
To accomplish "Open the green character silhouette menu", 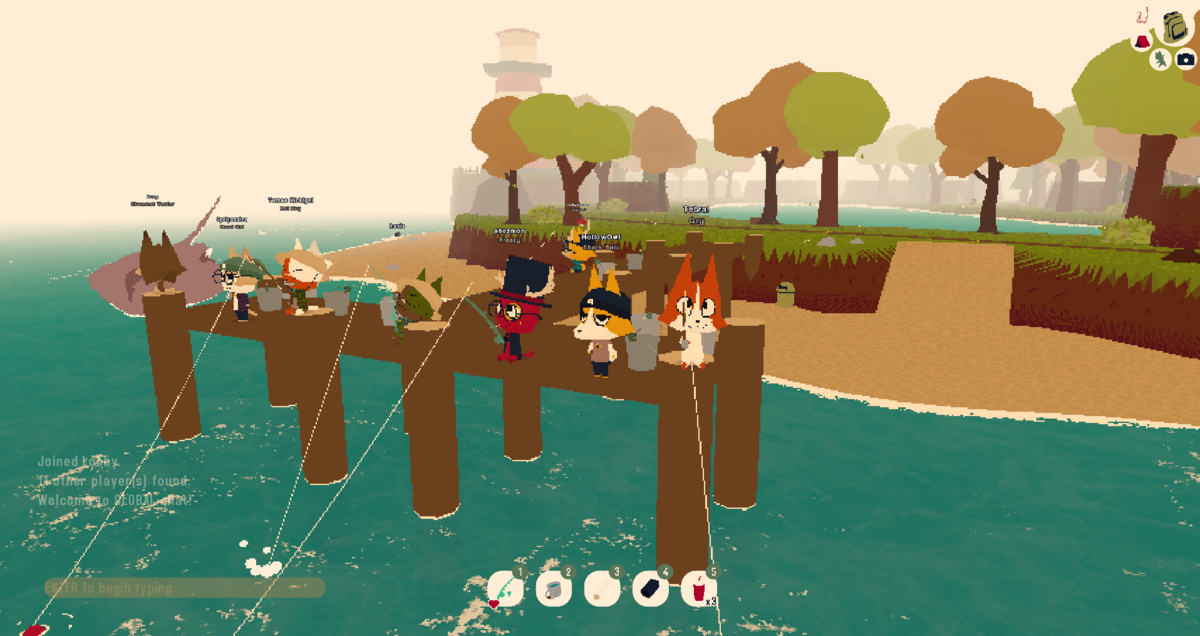I will point(1161,60).
